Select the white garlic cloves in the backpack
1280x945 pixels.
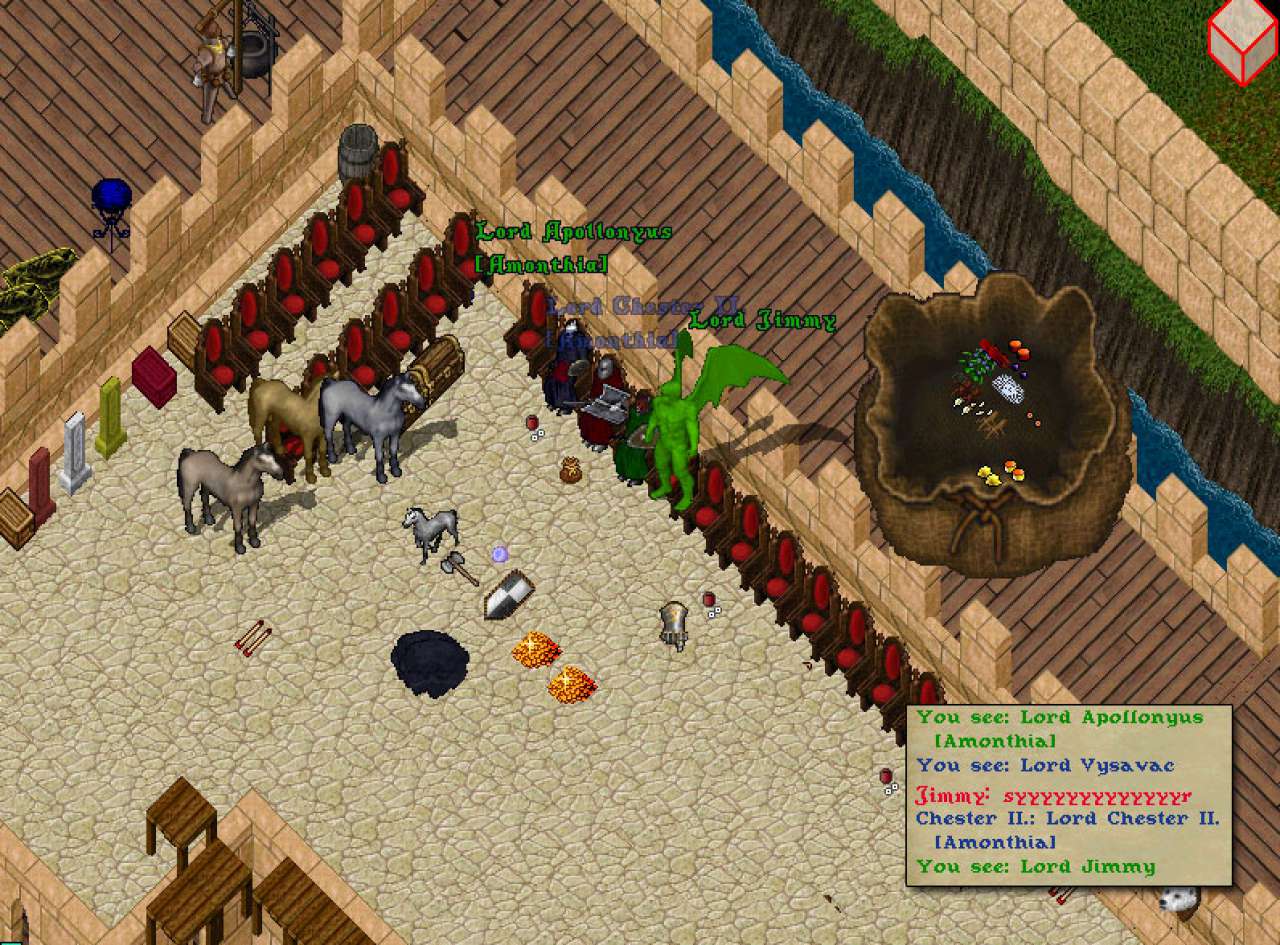click(x=971, y=406)
